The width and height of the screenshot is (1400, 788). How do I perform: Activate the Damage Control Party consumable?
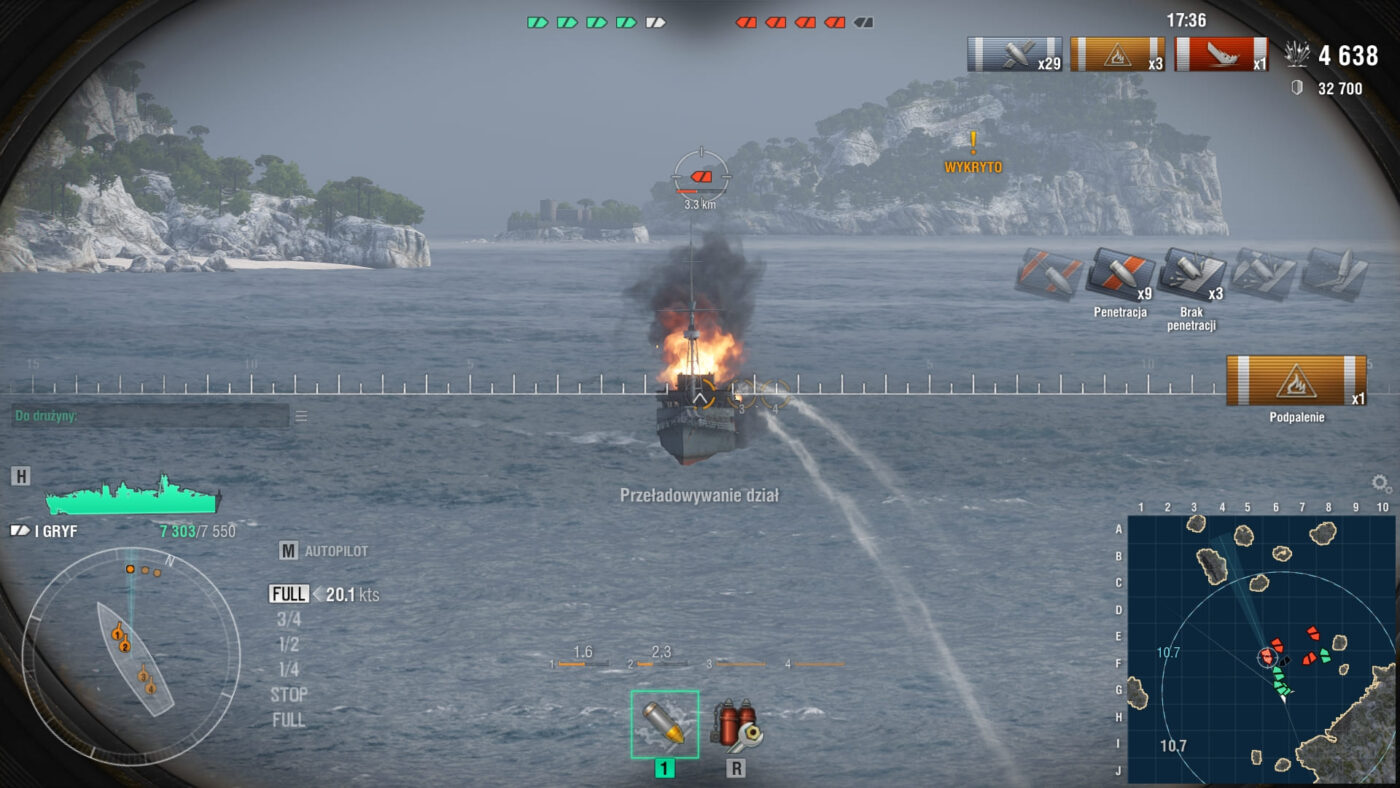click(x=736, y=724)
